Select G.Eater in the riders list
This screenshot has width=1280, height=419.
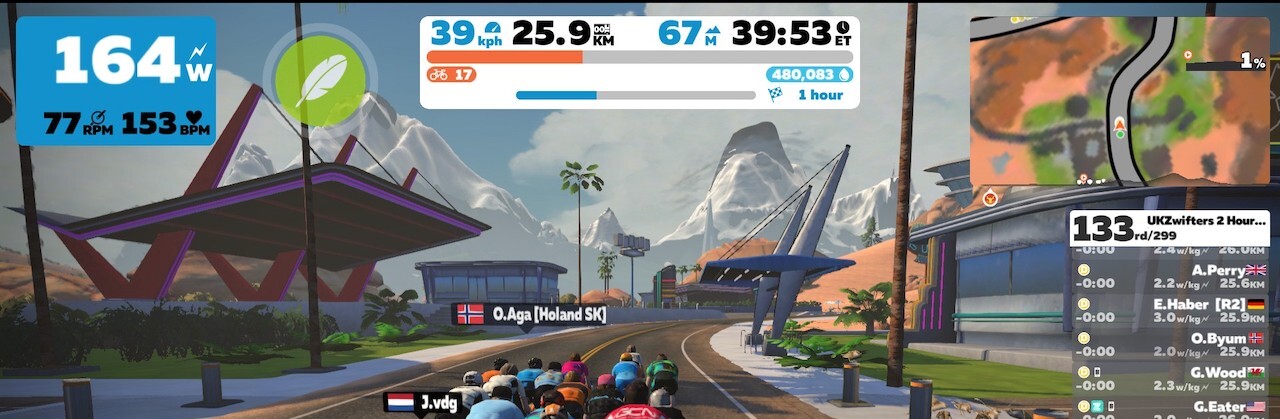coord(1172,408)
